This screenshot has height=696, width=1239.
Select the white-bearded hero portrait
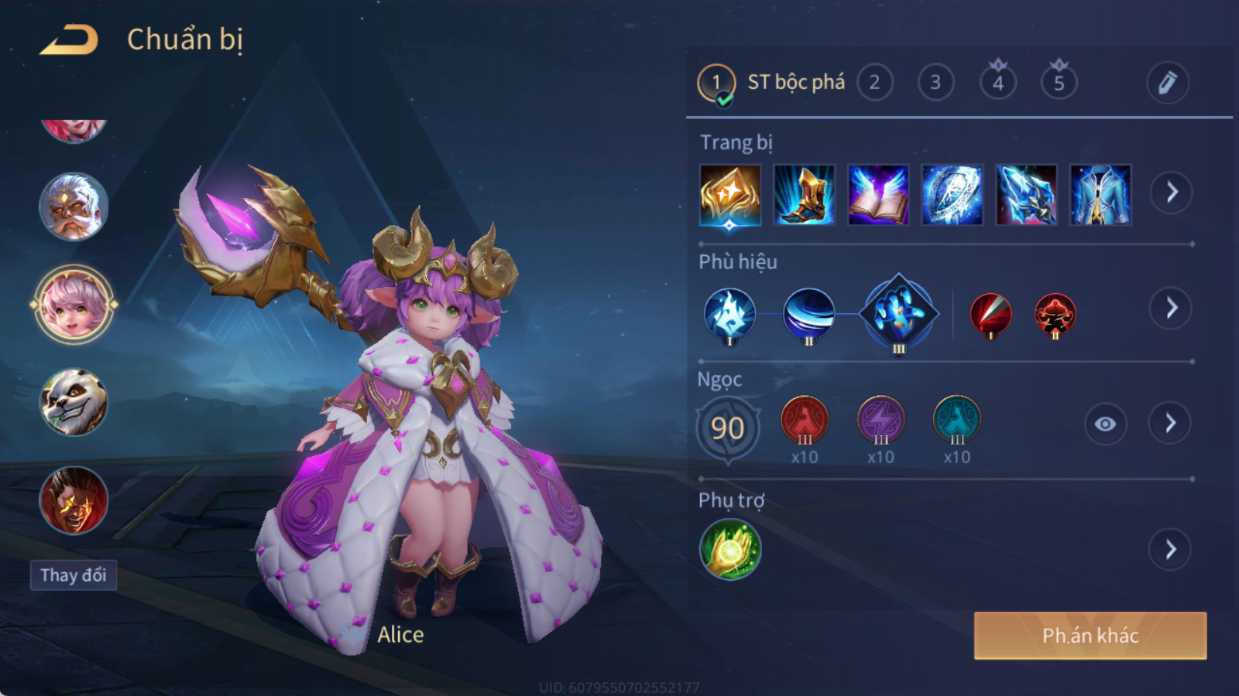74,207
